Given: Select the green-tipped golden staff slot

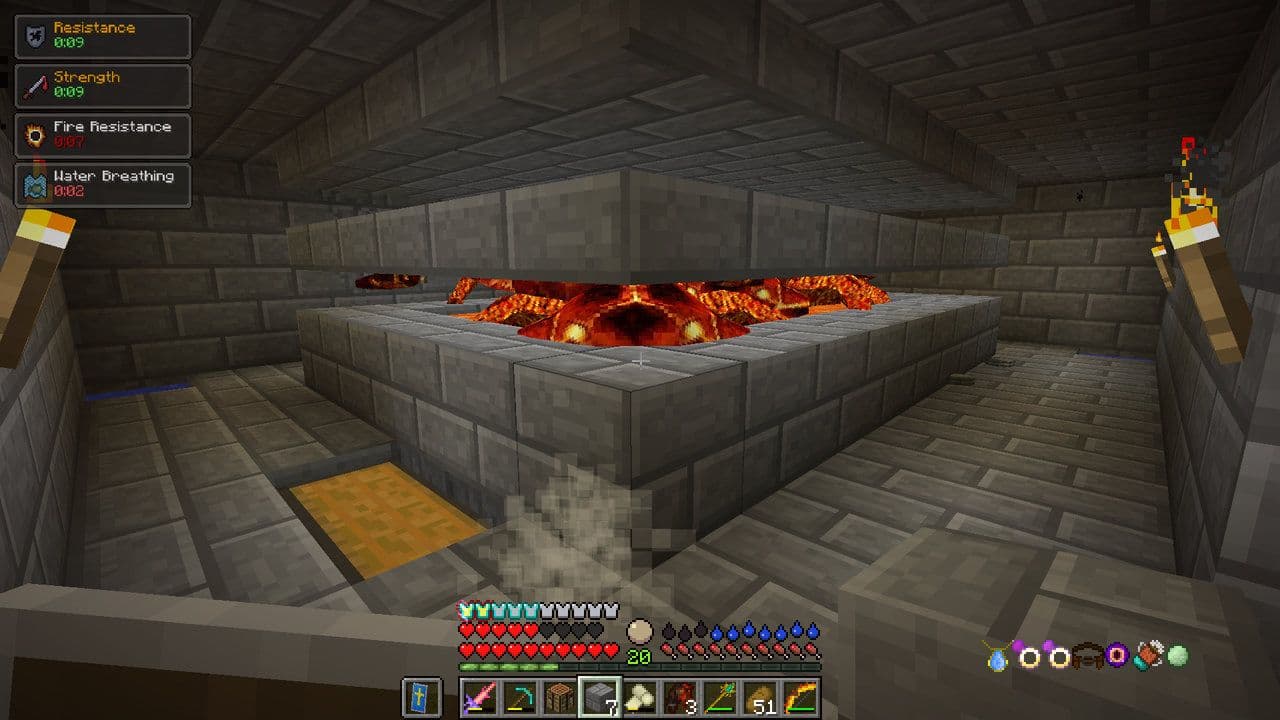Looking at the screenshot, I should coord(719,697).
